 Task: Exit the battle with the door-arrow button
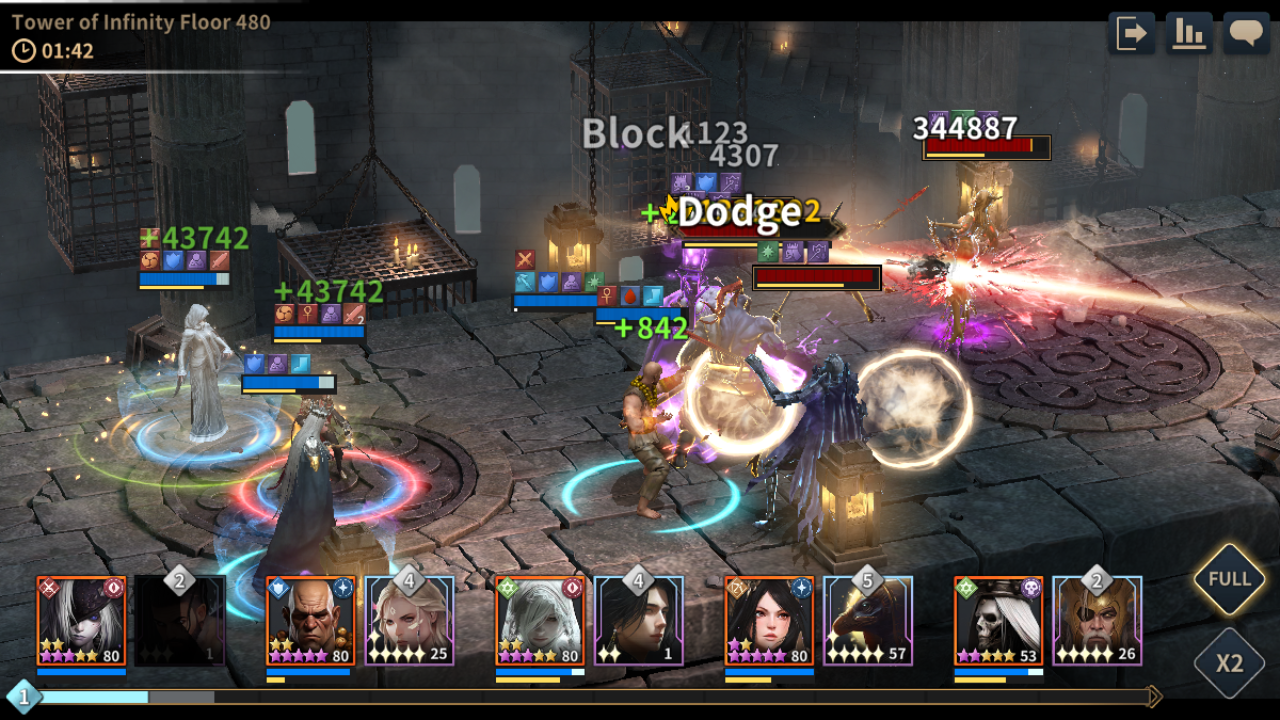coord(1131,33)
